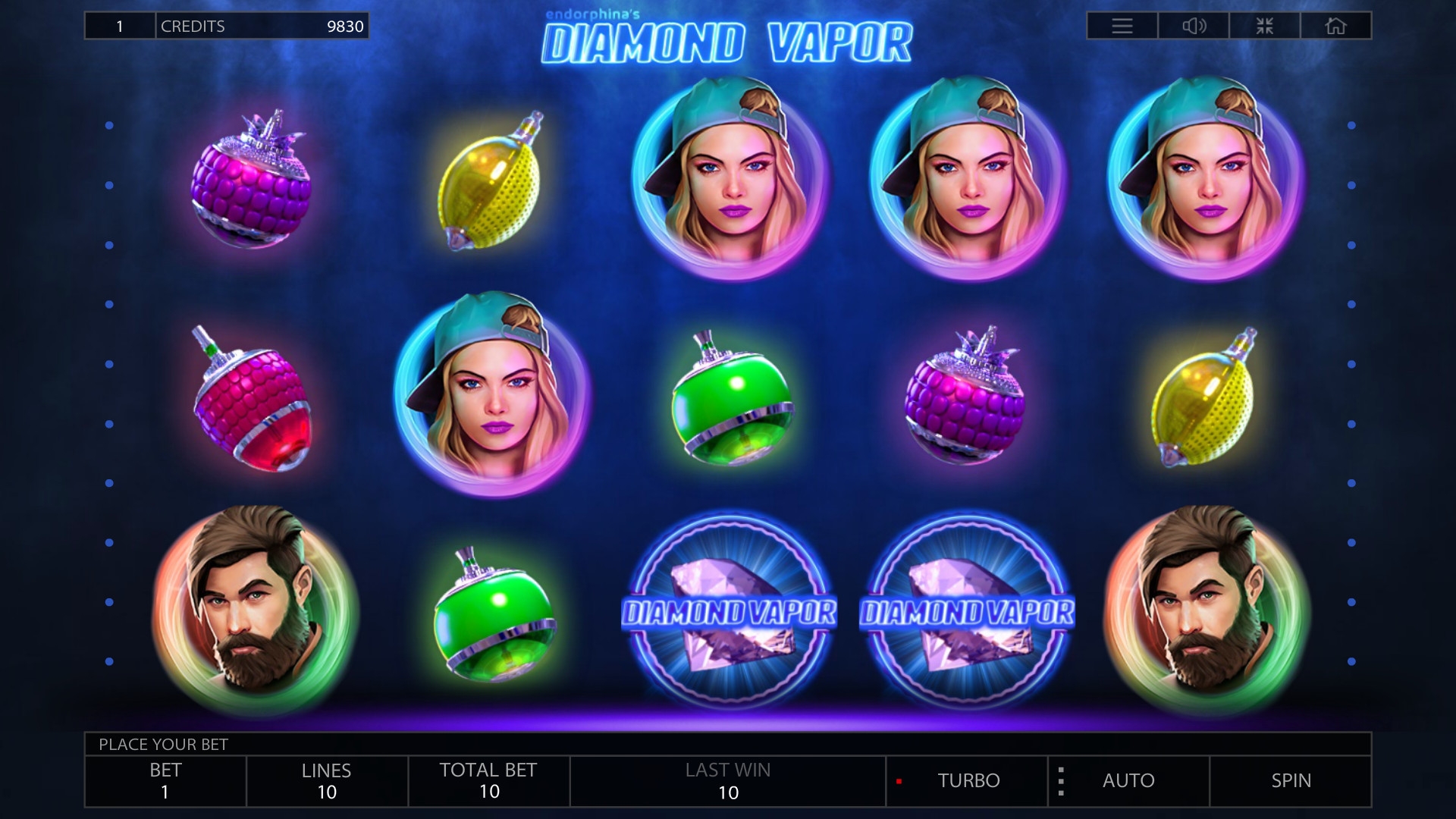This screenshot has height=819, width=1456.
Task: Toggle TURBO mode on
Action: point(968,780)
